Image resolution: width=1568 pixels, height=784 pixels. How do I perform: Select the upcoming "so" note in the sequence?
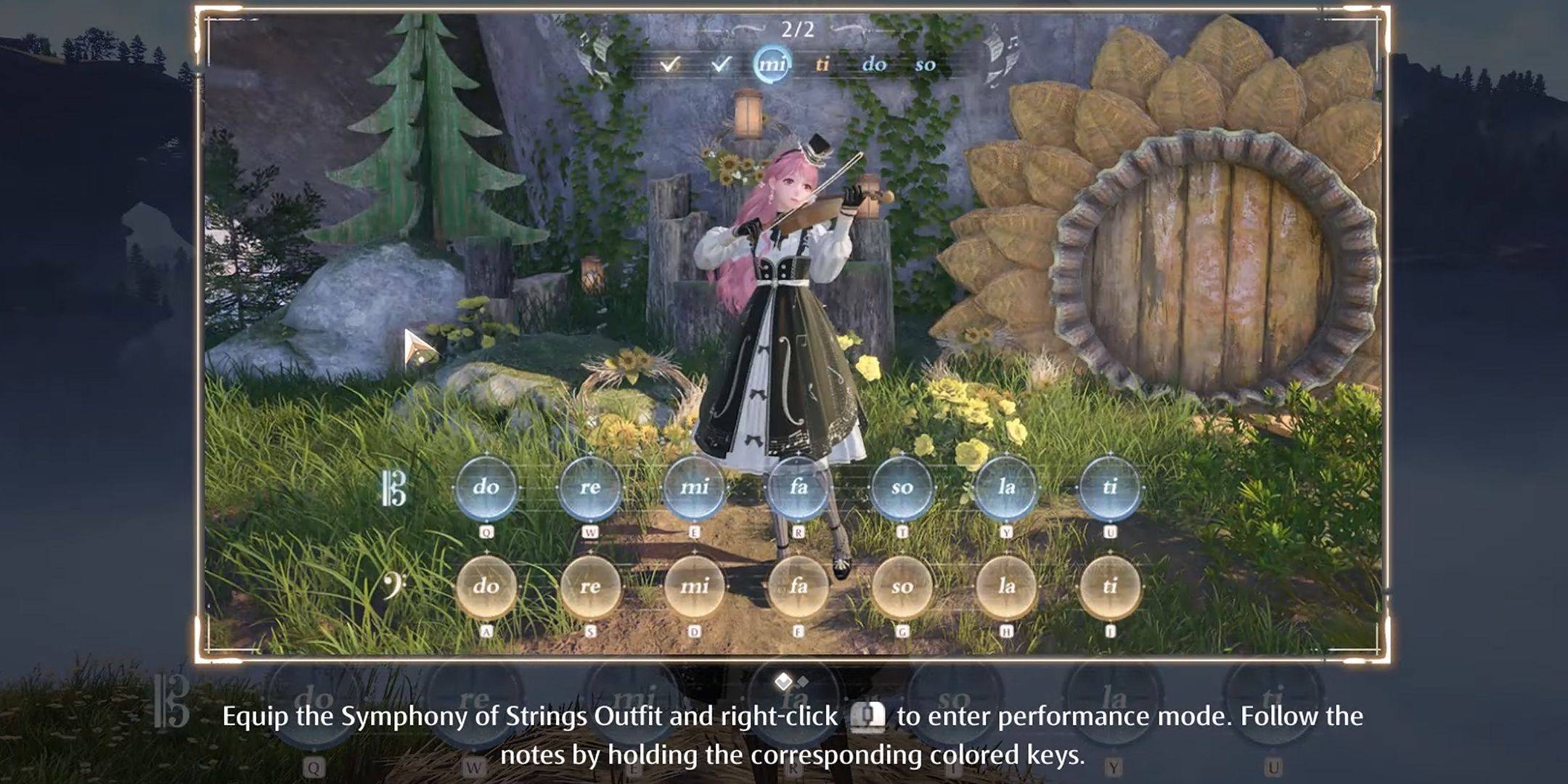pos(926,65)
